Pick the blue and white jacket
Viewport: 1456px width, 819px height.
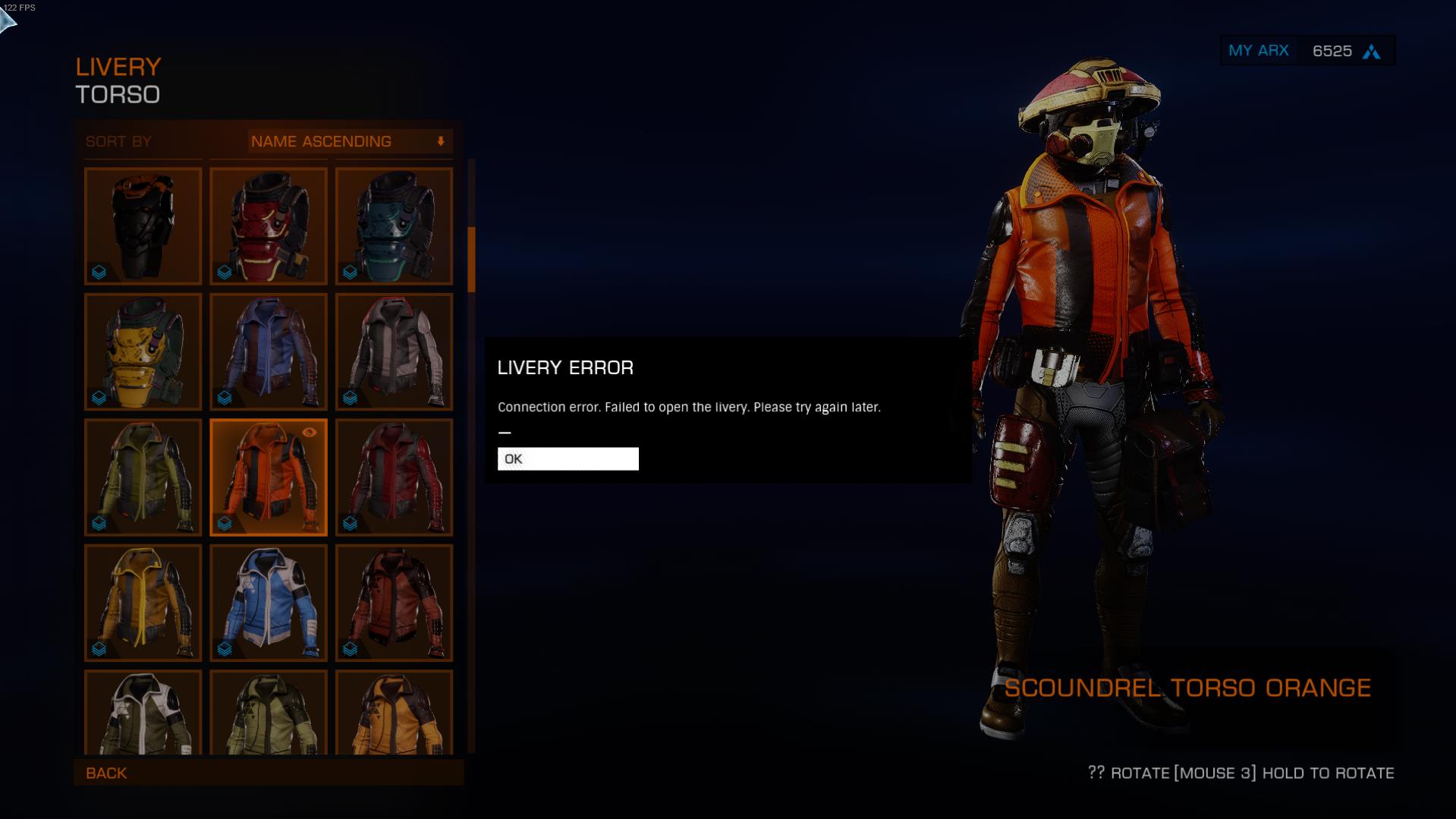[269, 603]
